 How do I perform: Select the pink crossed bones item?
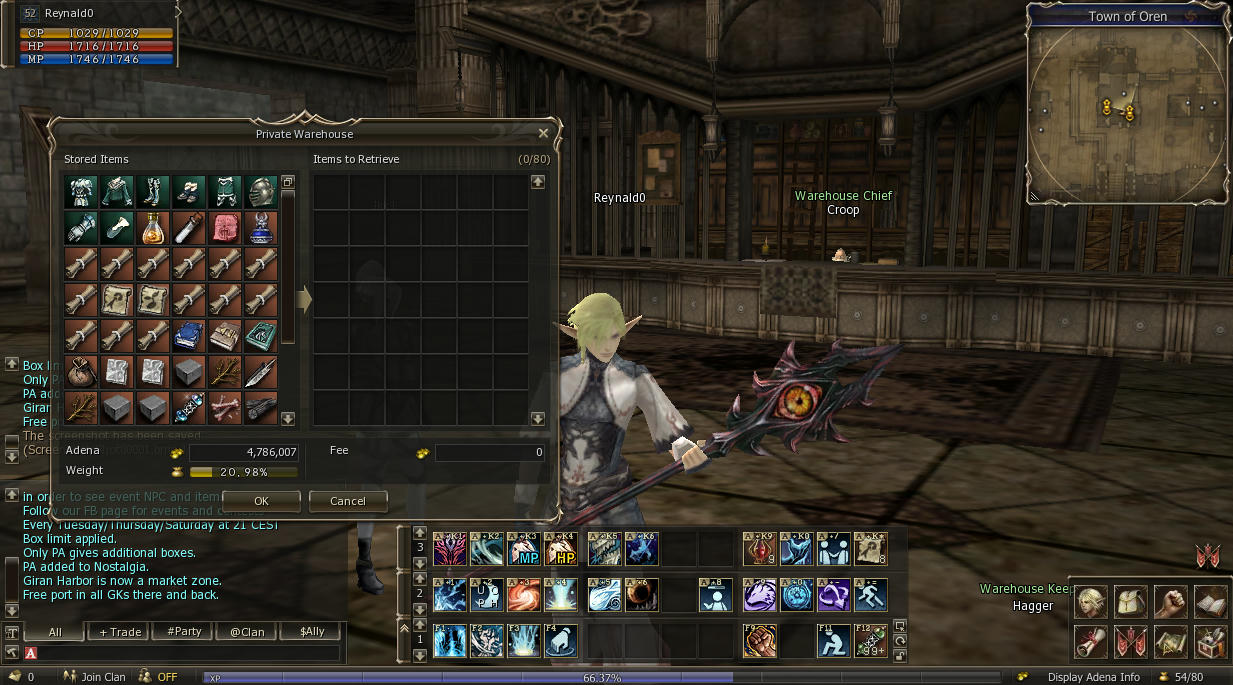tap(225, 407)
